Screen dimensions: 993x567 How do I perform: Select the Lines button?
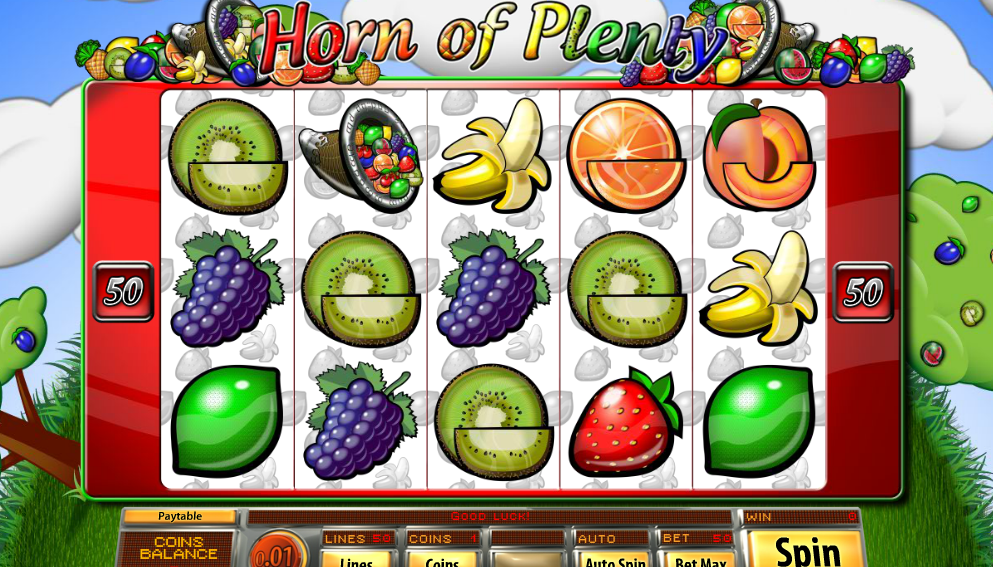(x=357, y=560)
